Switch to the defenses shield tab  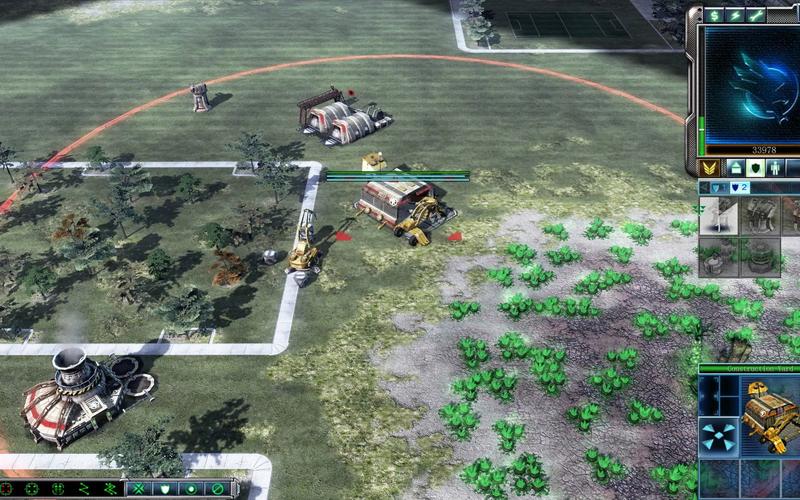(x=757, y=168)
